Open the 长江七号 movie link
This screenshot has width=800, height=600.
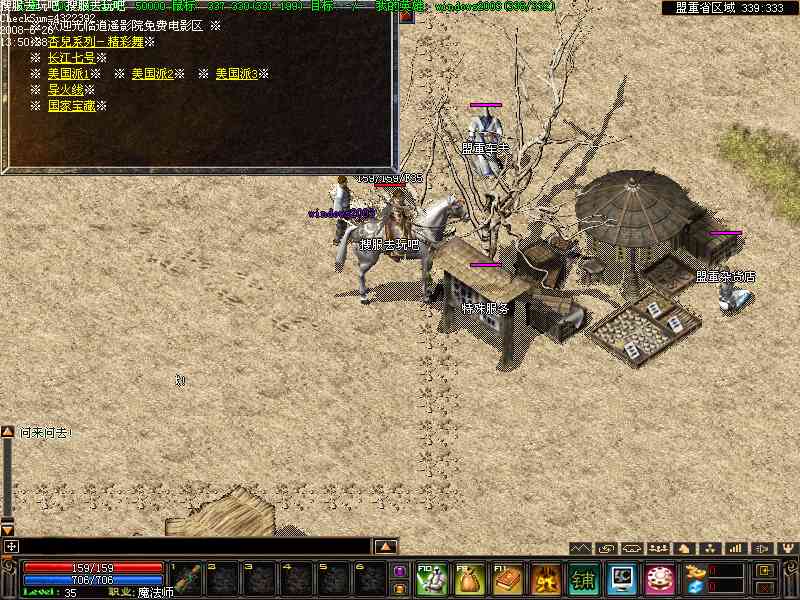coord(71,58)
